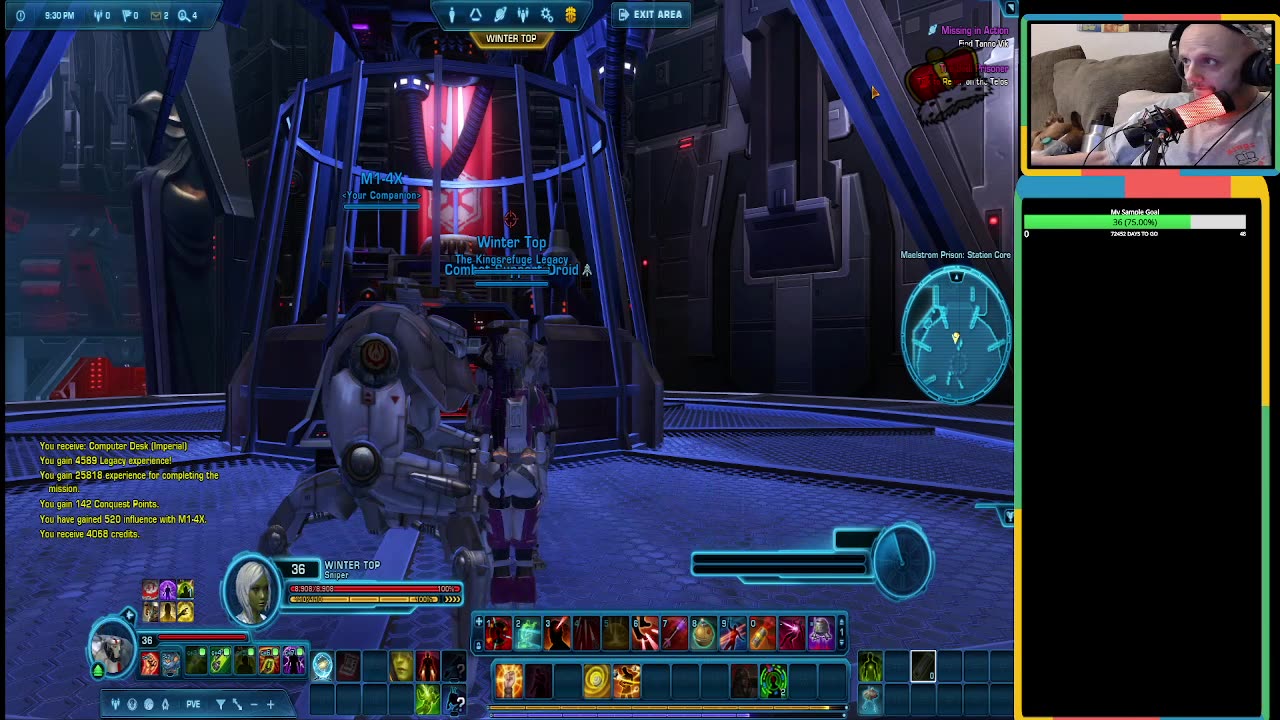Throw the grenade ability in slot 8
Viewport: 1280px width, 720px height.
pyautogui.click(x=703, y=632)
